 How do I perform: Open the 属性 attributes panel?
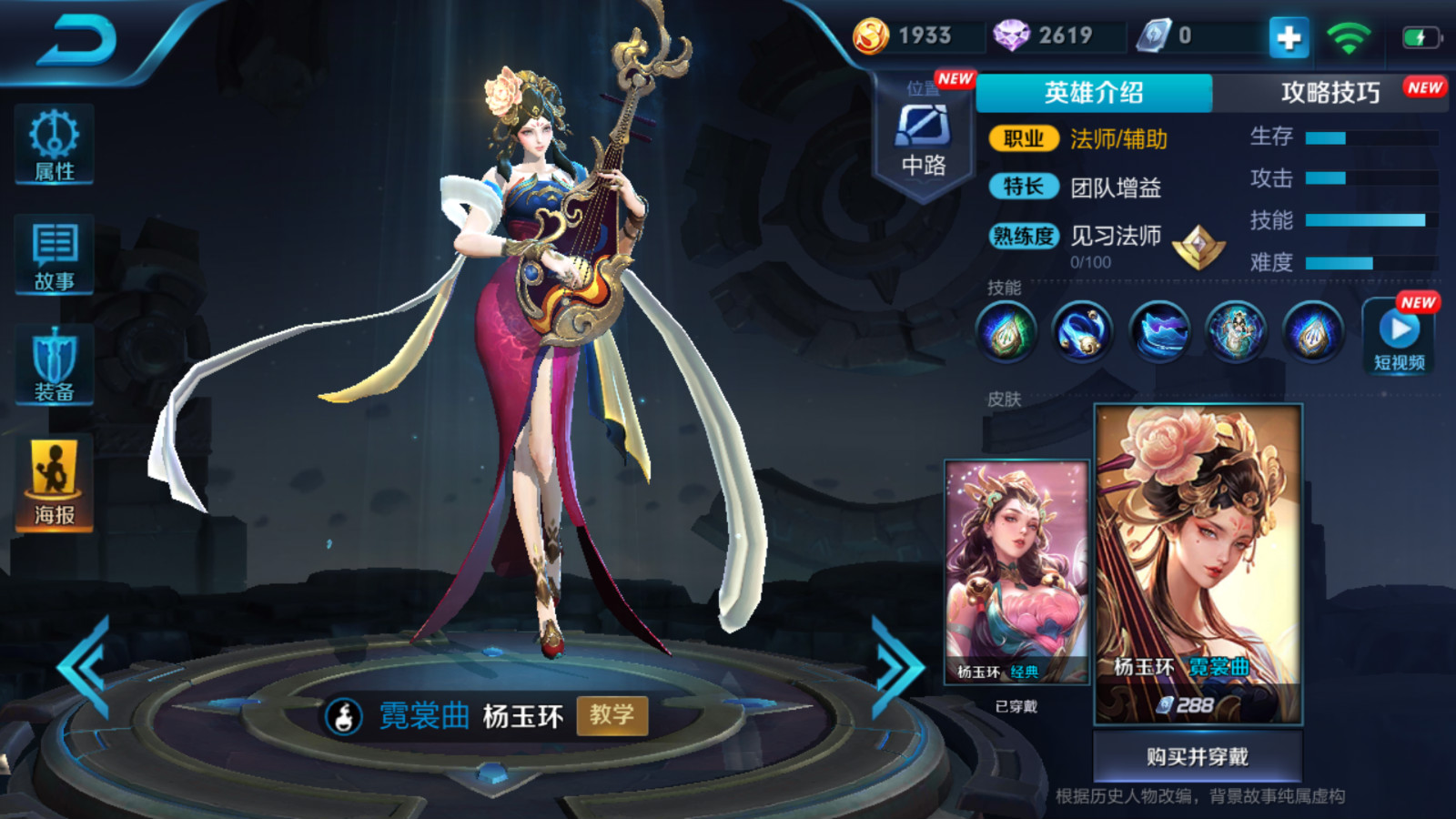click(x=55, y=146)
